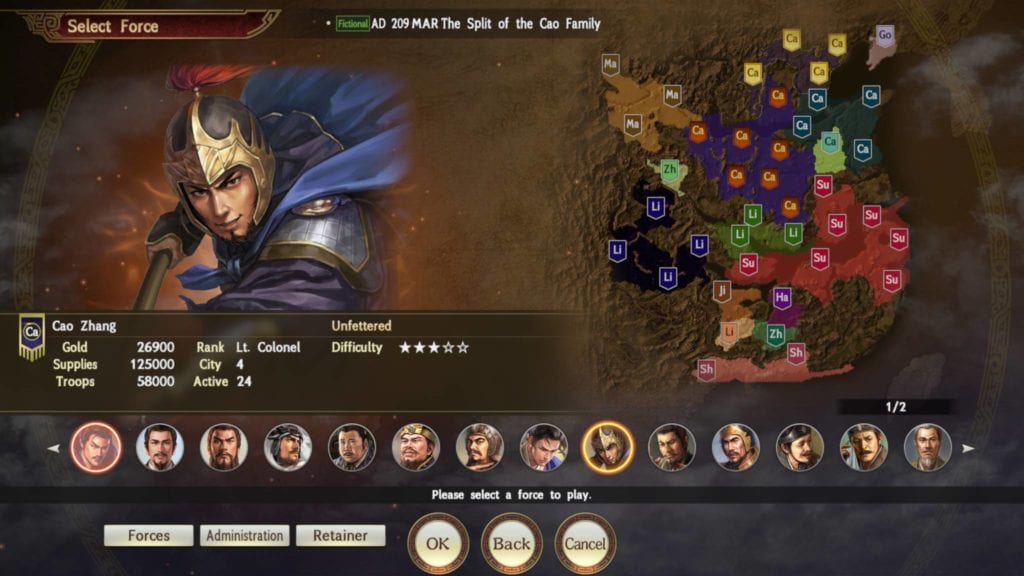Viewport: 1024px width, 576px height.
Task: Show previous page of force portraits
Action: (x=54, y=448)
